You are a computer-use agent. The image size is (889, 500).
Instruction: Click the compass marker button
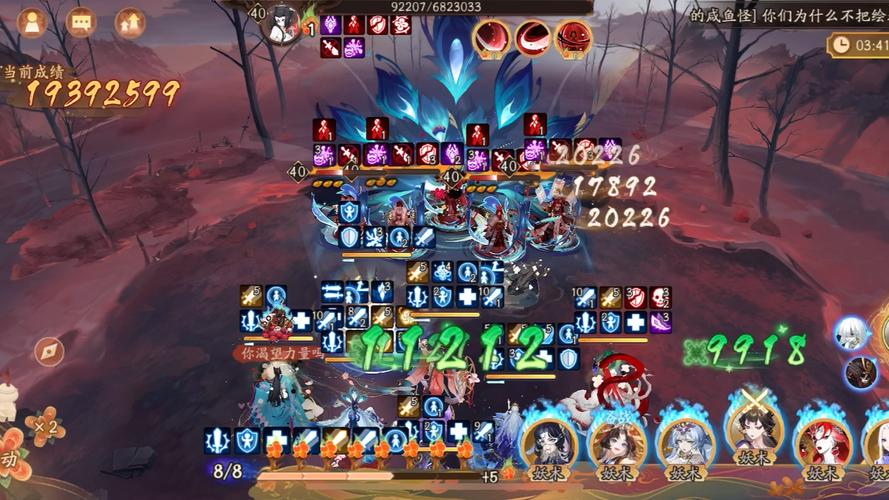[49, 352]
